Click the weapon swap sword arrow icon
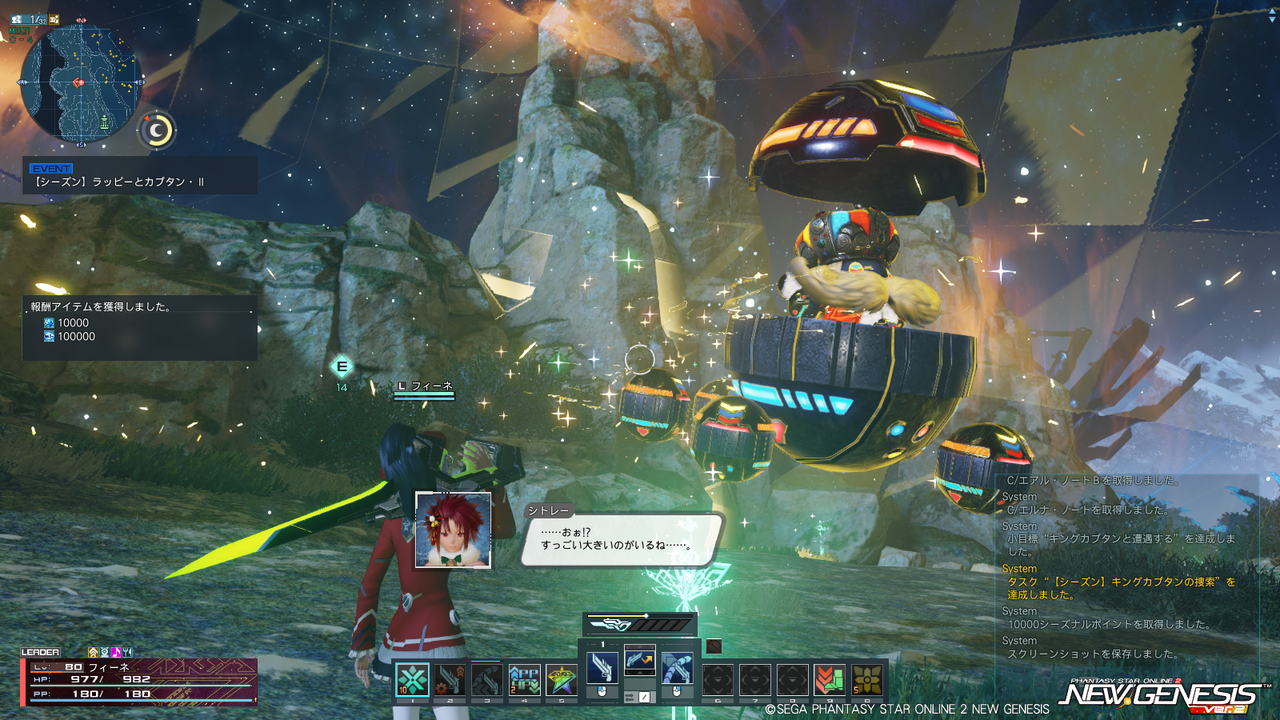Screen dimensions: 1280x720 click(x=640, y=660)
